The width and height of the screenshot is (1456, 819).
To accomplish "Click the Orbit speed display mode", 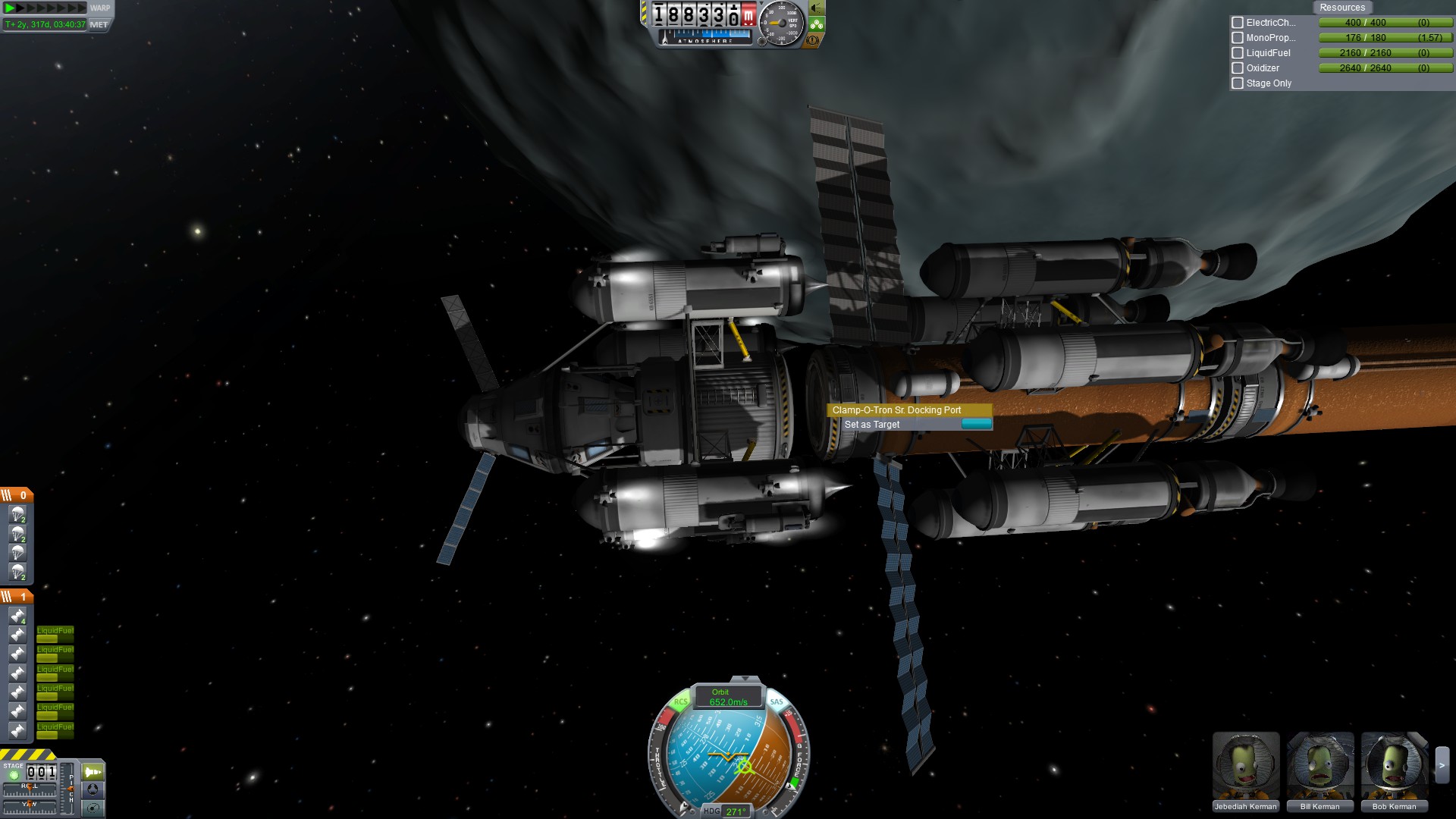I will coord(728,697).
